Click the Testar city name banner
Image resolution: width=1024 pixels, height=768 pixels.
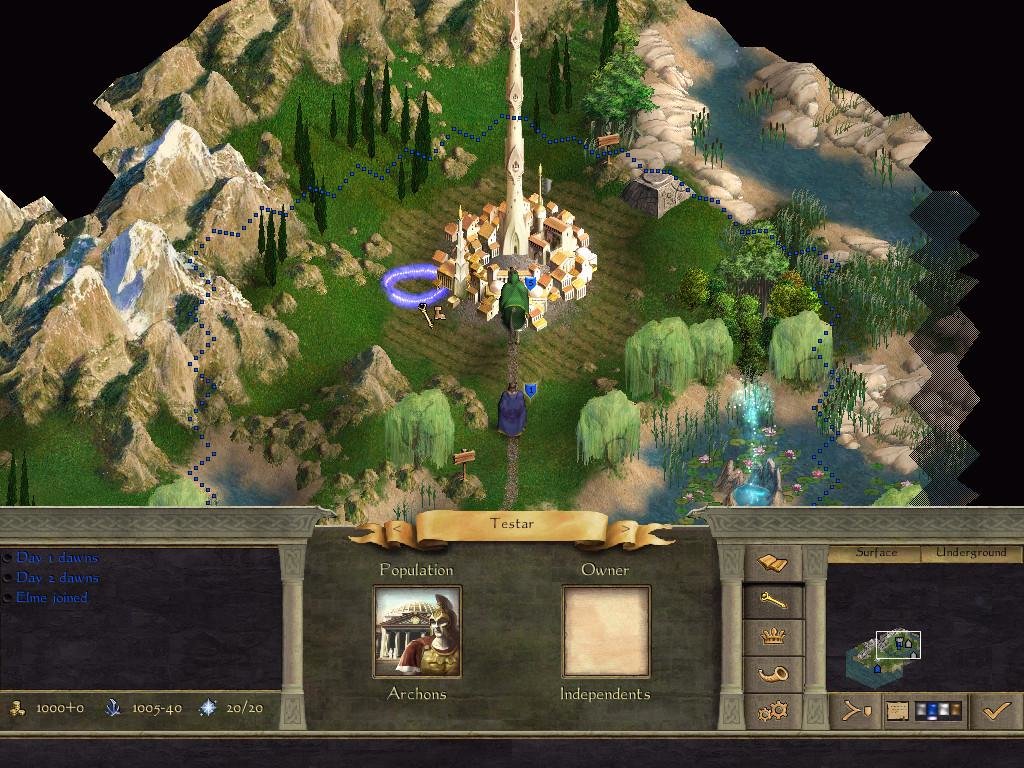pos(512,524)
